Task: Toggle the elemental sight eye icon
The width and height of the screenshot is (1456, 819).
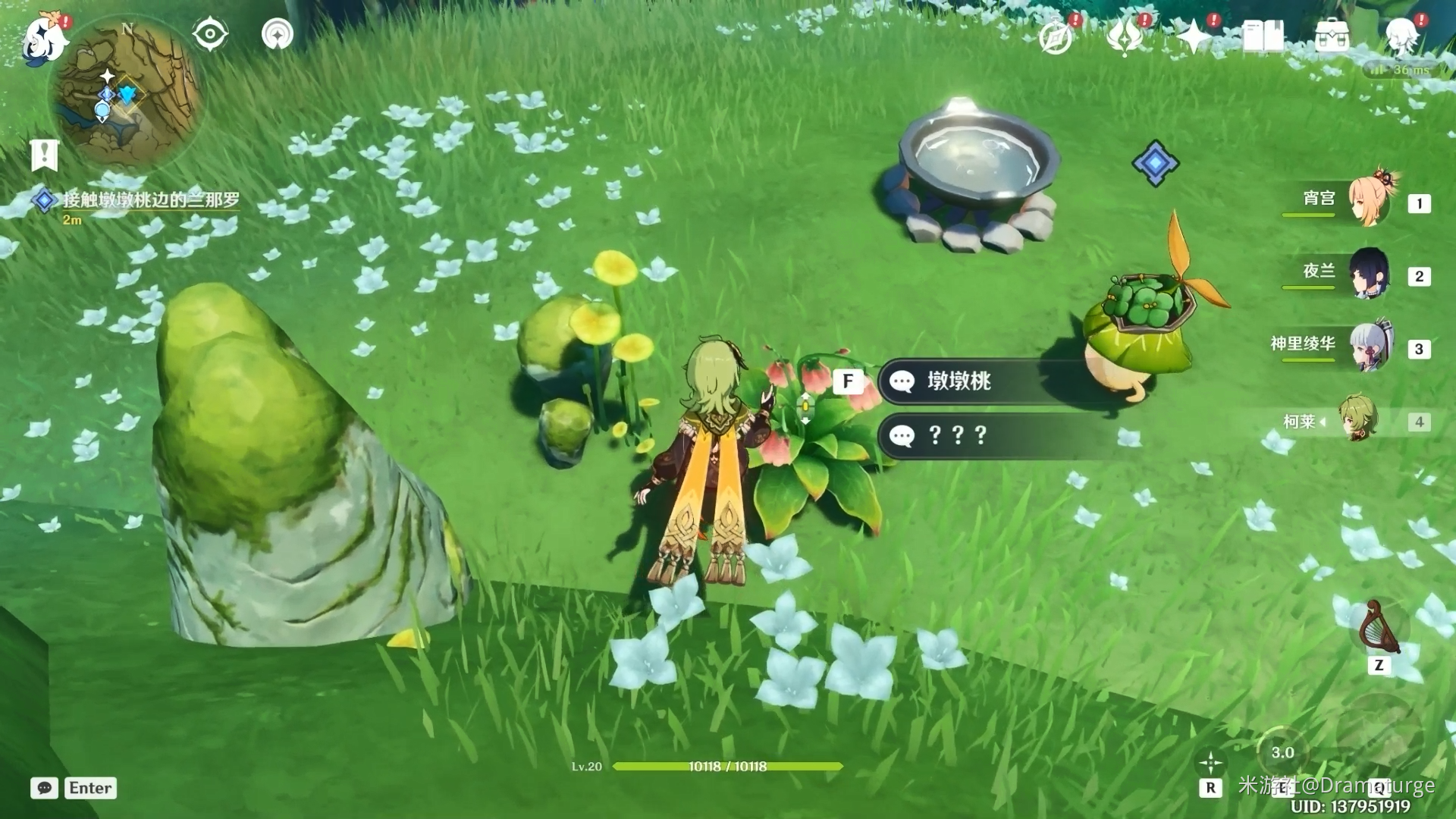Action: [x=210, y=34]
